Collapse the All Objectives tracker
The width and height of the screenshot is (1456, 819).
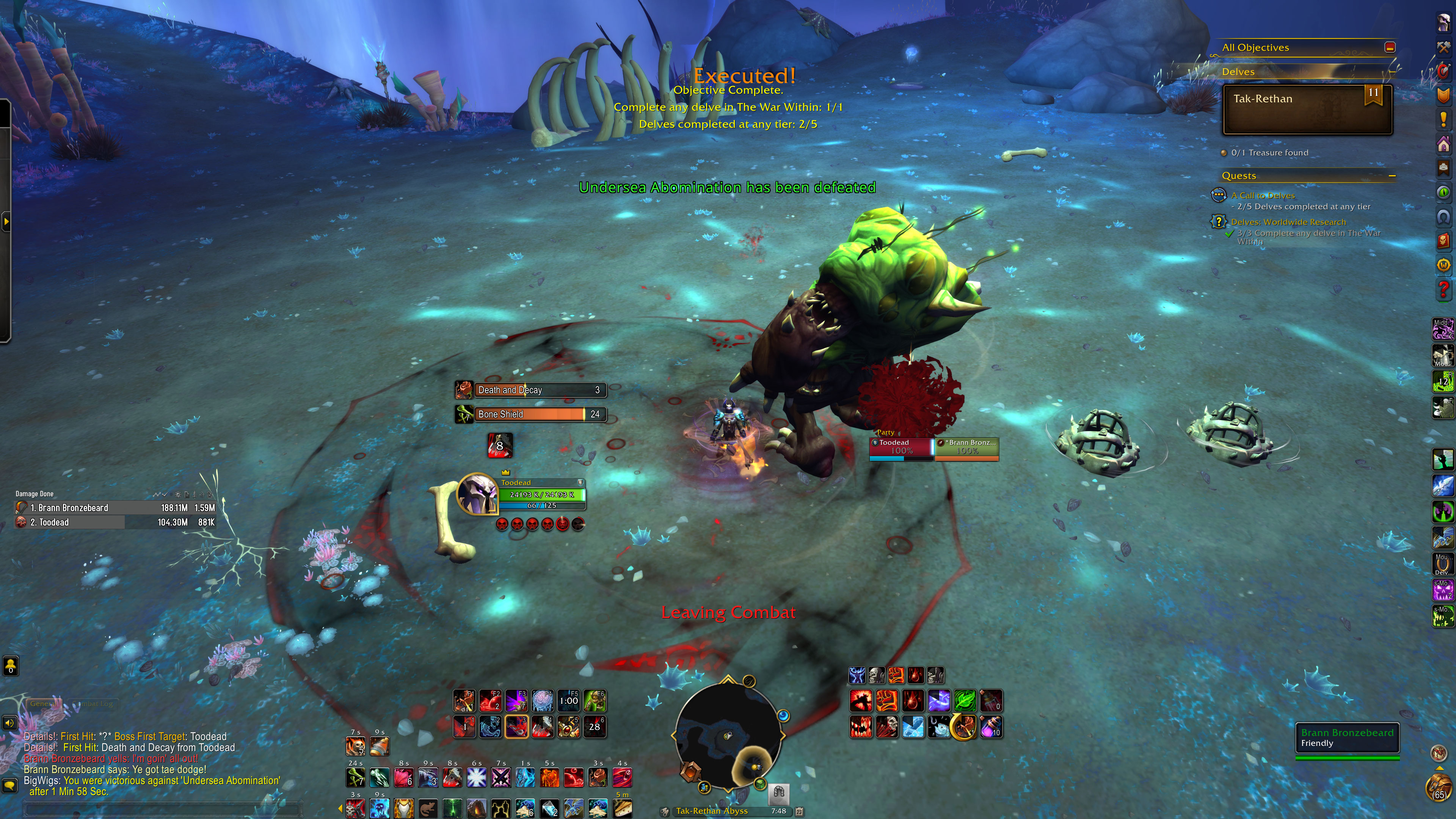click(x=1390, y=47)
